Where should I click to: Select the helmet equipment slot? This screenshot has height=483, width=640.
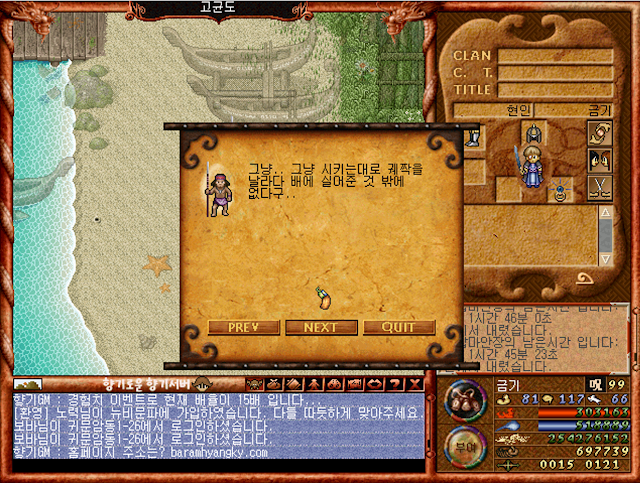pos(532,132)
